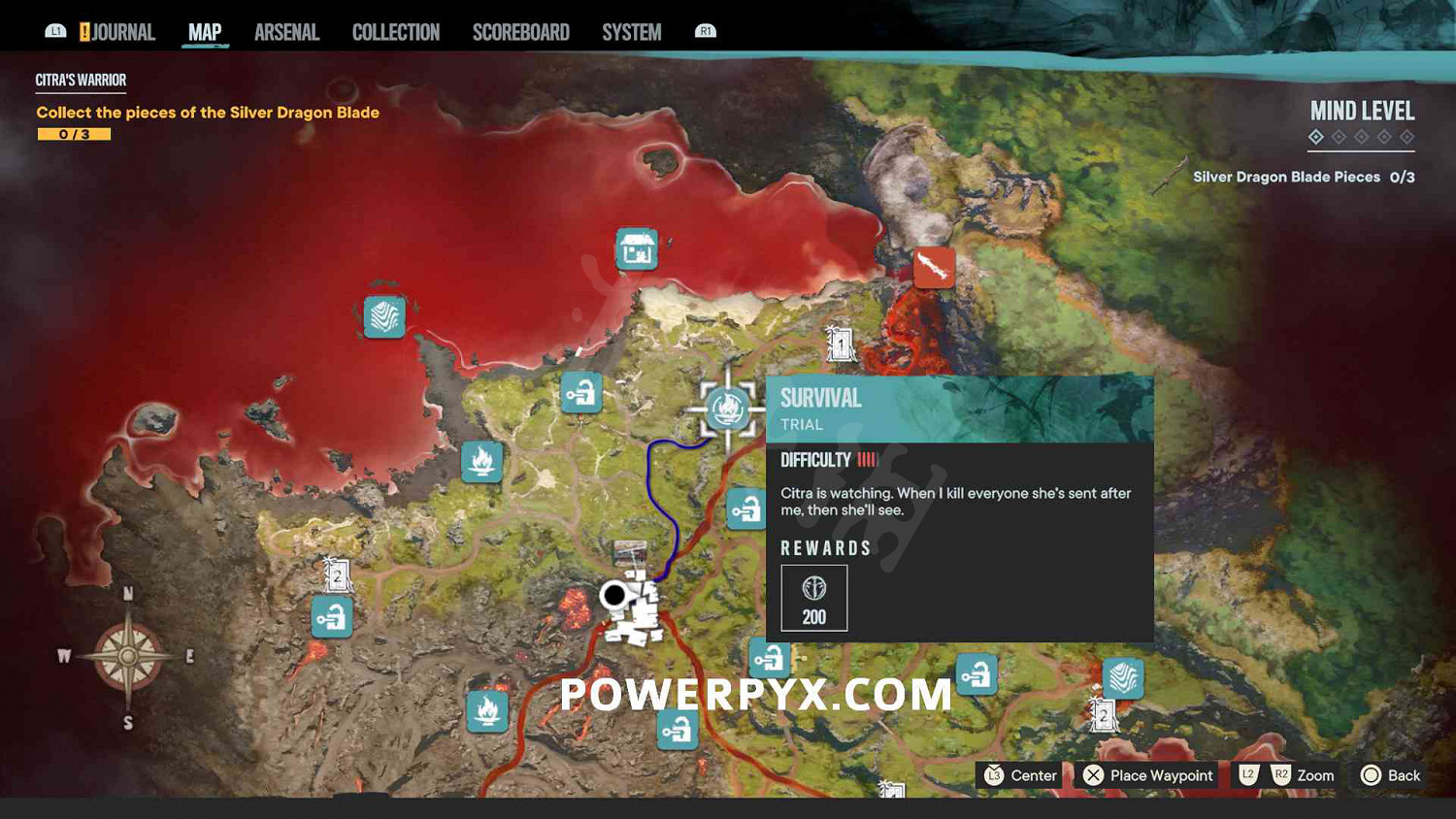Click the Back button

tap(1390, 775)
